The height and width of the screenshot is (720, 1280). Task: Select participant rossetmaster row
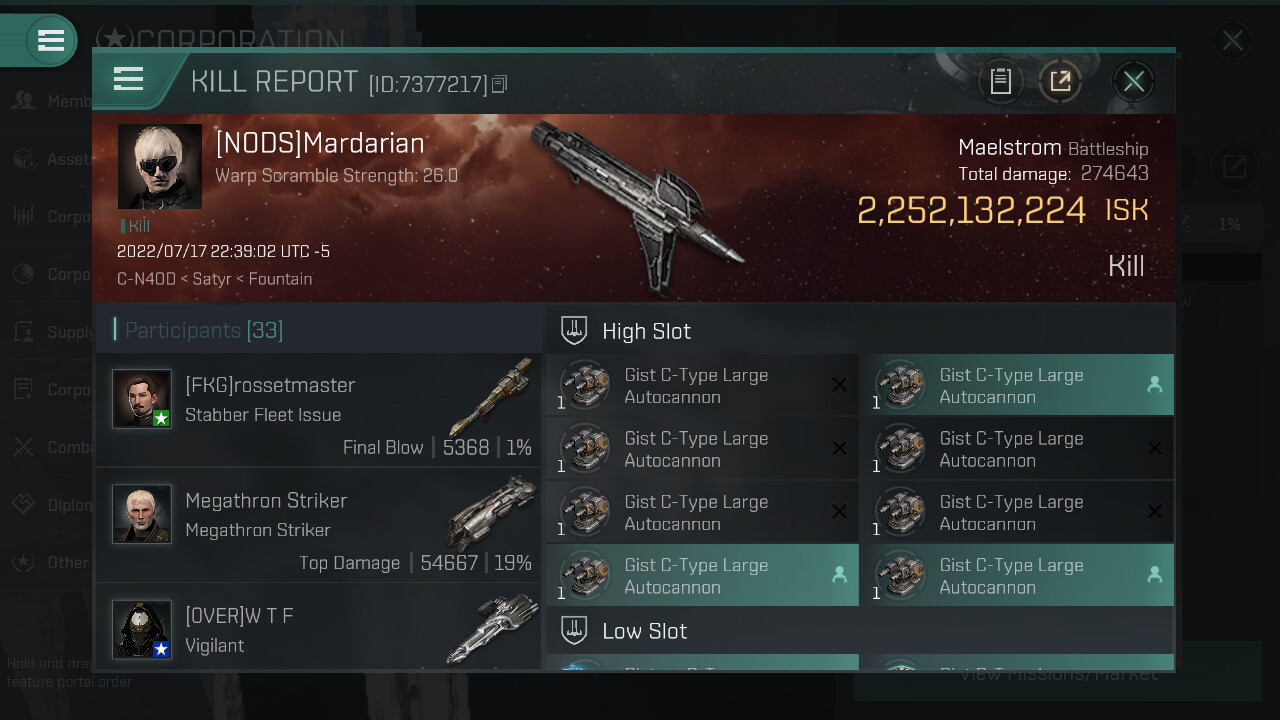click(318, 410)
